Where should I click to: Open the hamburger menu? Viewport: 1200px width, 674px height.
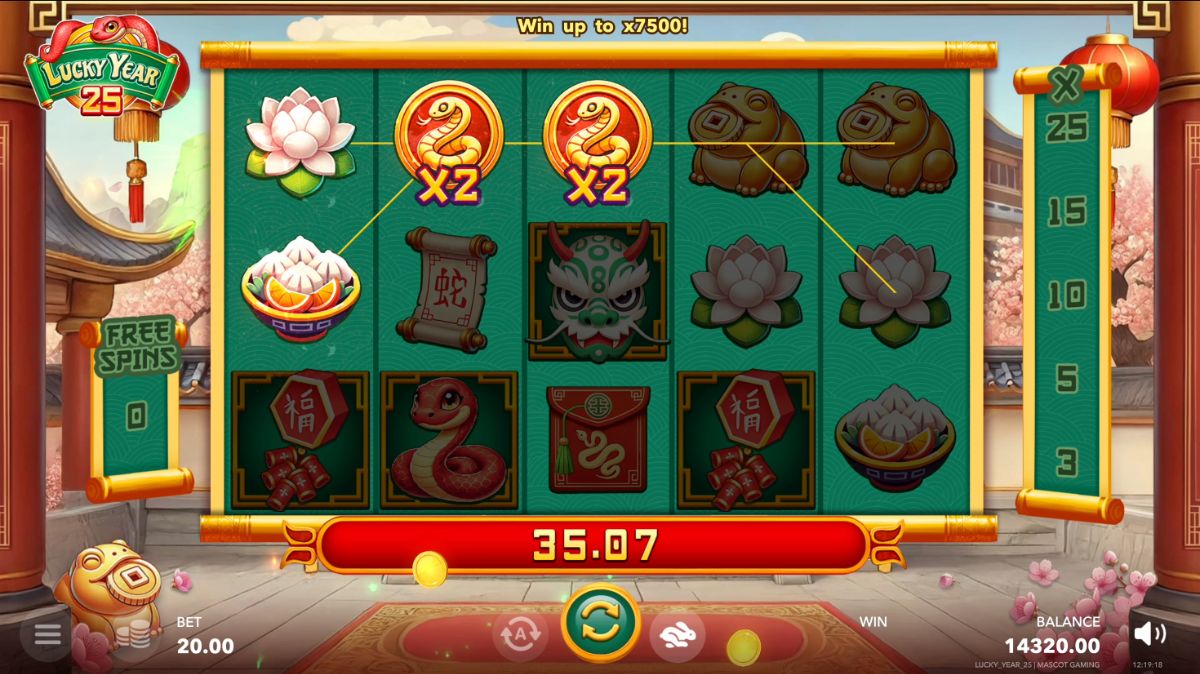point(47,636)
